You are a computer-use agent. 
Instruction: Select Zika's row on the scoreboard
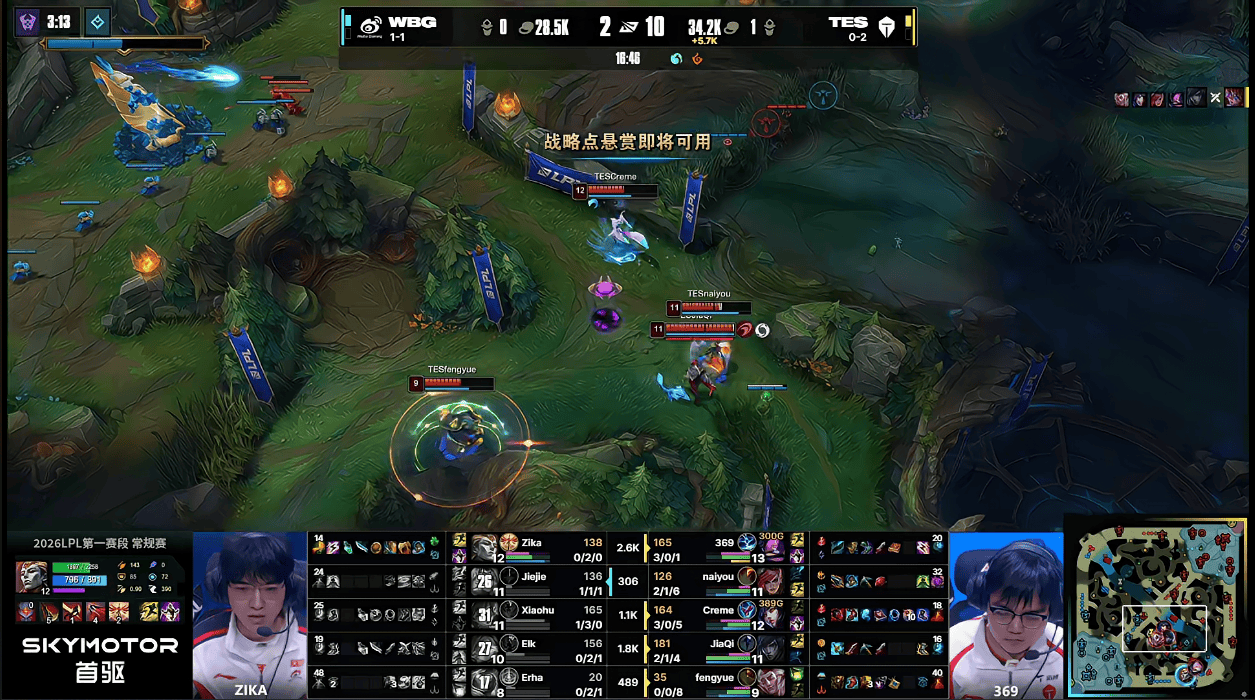click(540, 547)
